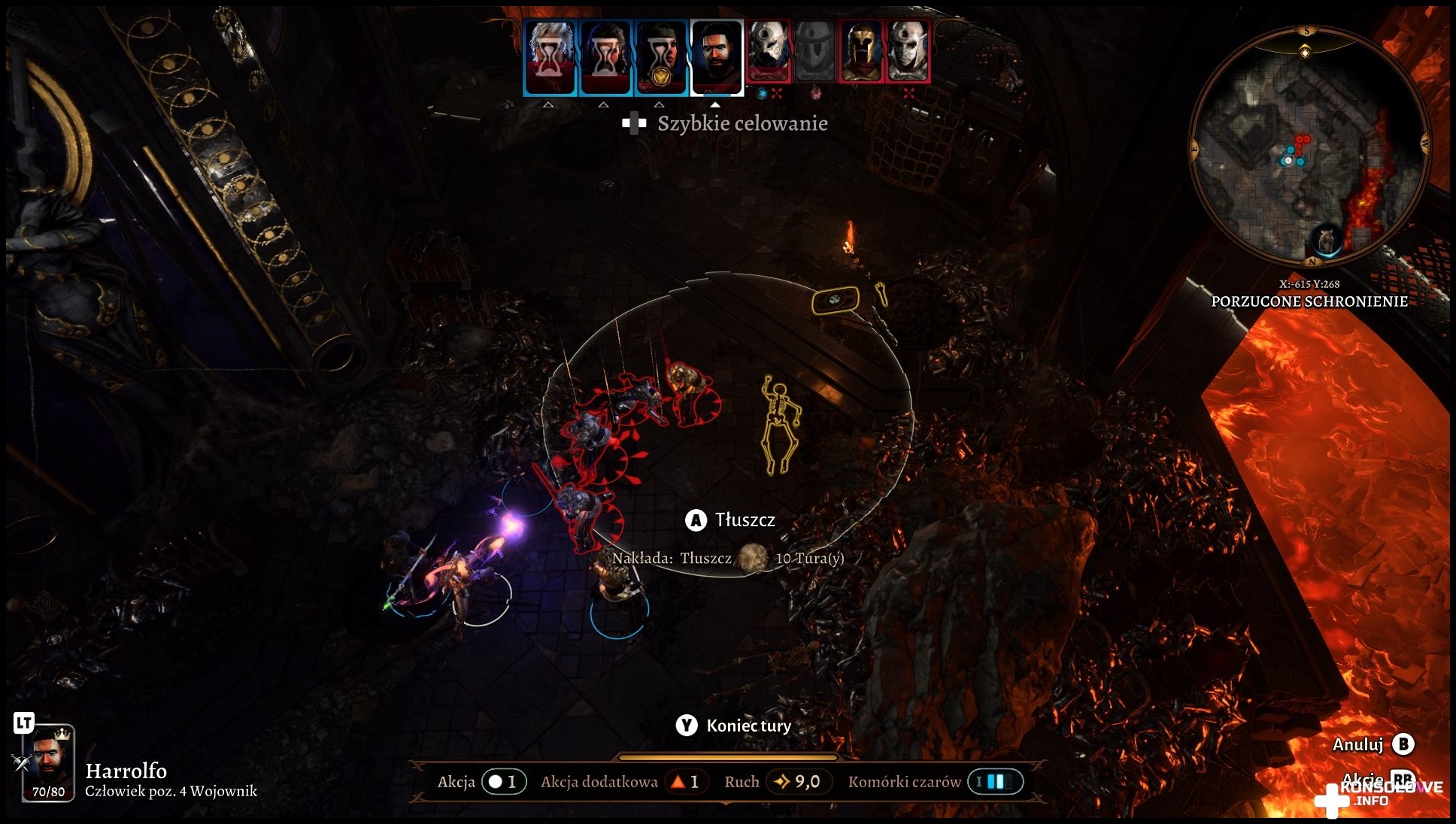This screenshot has height=824, width=1456.
Task: Open the circular minimap
Action: click(x=1308, y=147)
